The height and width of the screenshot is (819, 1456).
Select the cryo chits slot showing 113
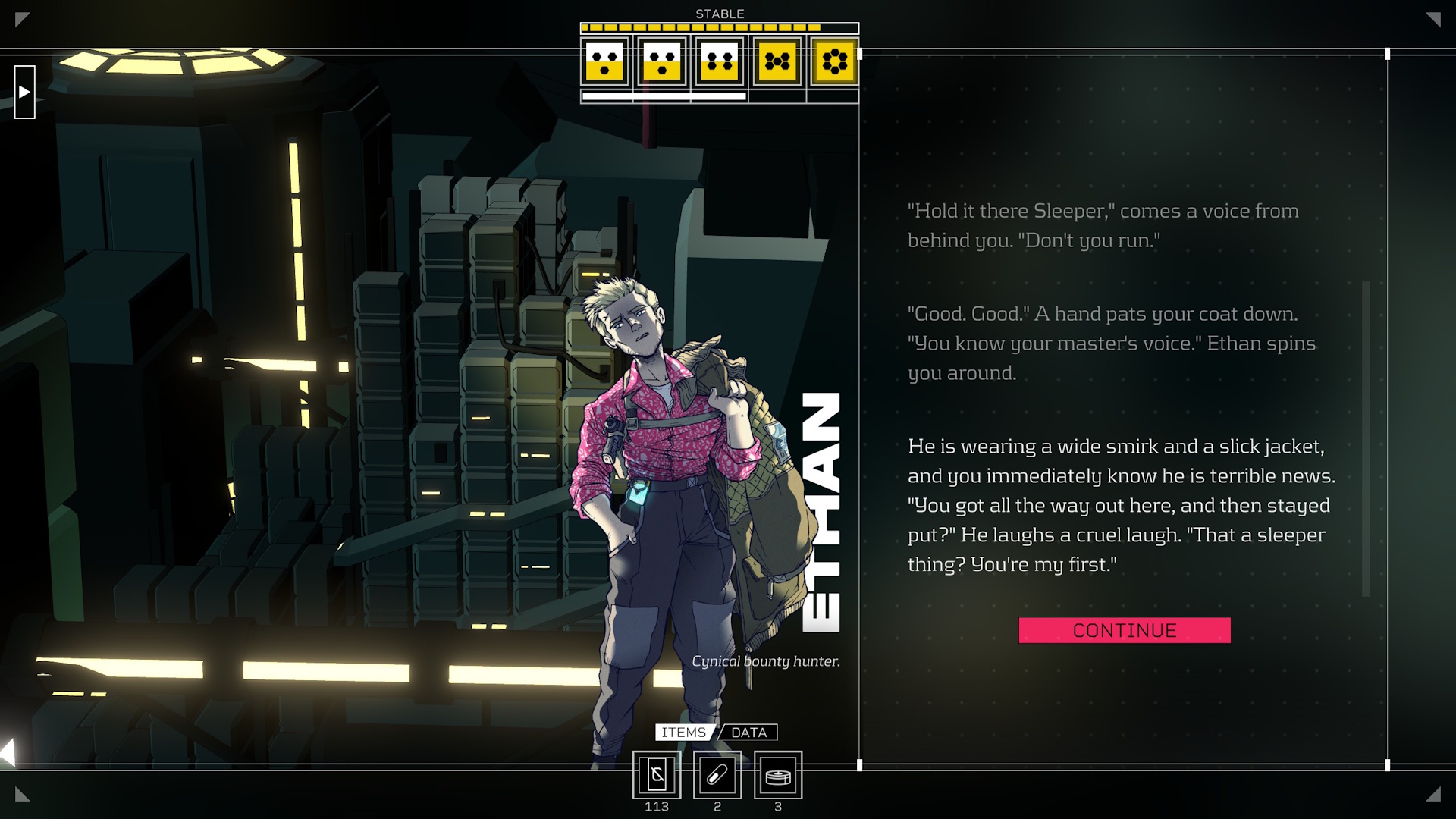click(657, 775)
